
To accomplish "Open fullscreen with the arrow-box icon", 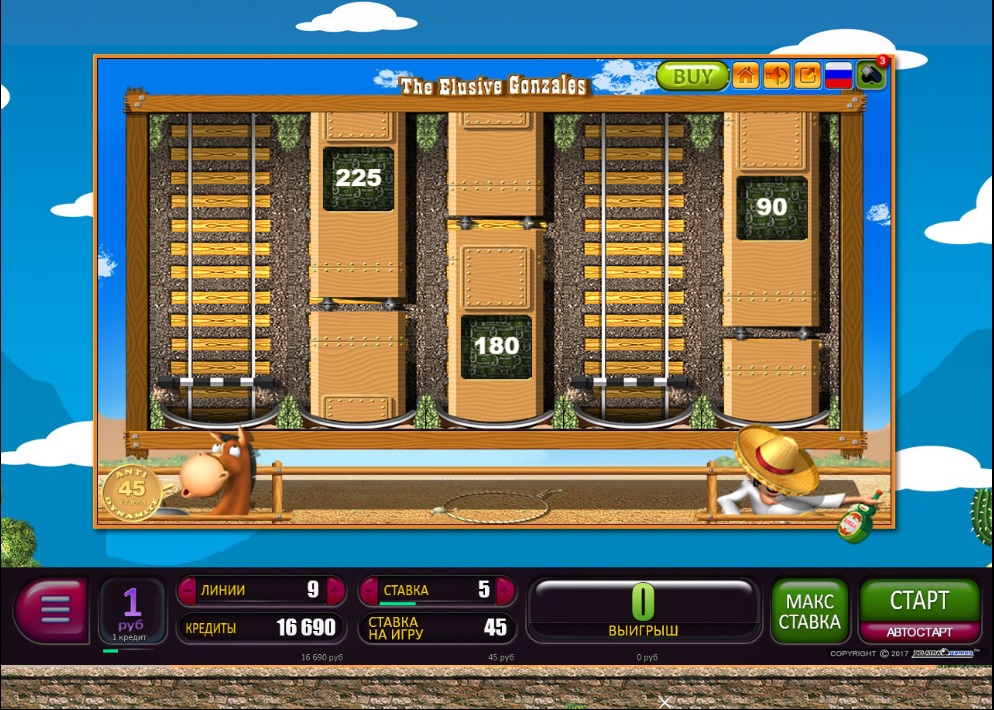I will coord(807,76).
